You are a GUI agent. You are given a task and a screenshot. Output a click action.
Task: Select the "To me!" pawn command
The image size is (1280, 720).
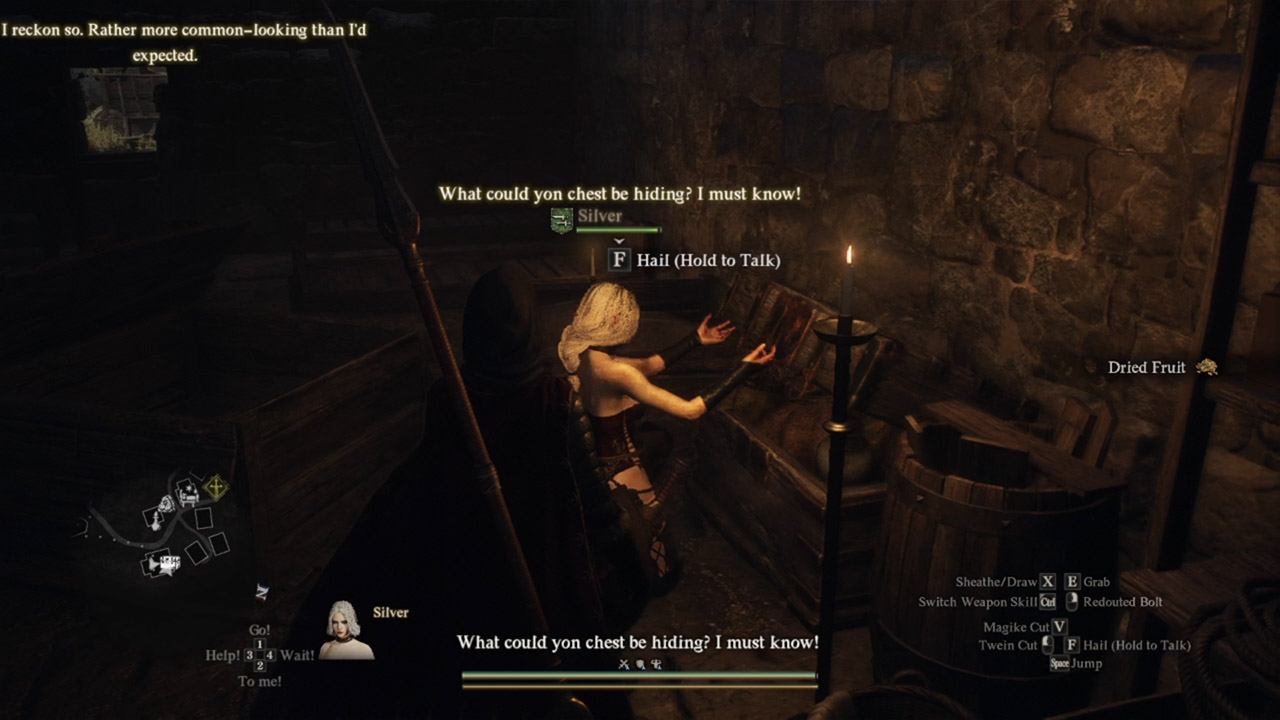pos(259,681)
